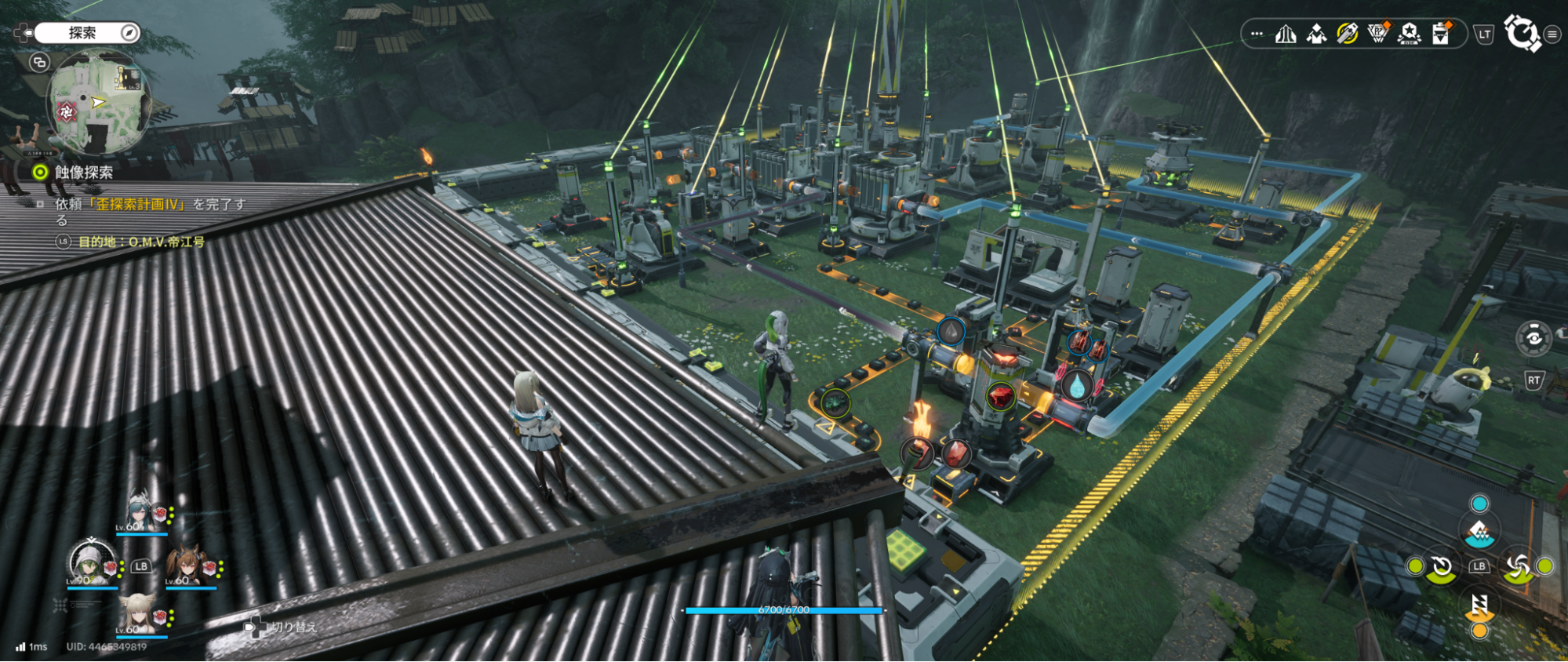This screenshot has width=1568, height=662.
Task: Activate the green pinwheel skill icon
Action: tap(1518, 566)
